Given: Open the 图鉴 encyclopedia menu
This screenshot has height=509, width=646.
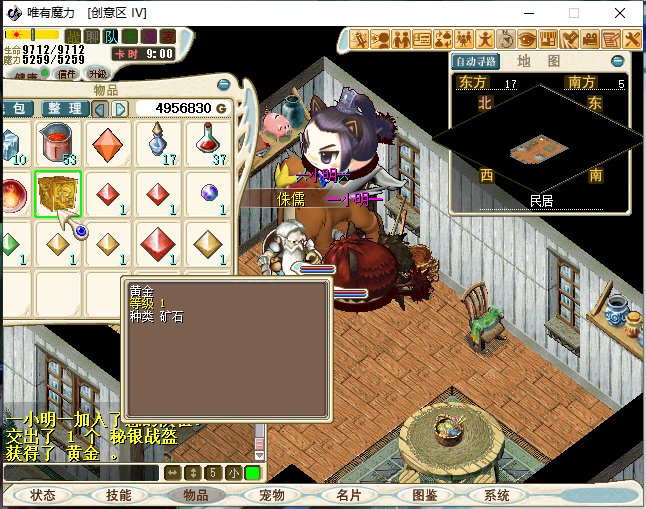Looking at the screenshot, I should click(x=424, y=495).
